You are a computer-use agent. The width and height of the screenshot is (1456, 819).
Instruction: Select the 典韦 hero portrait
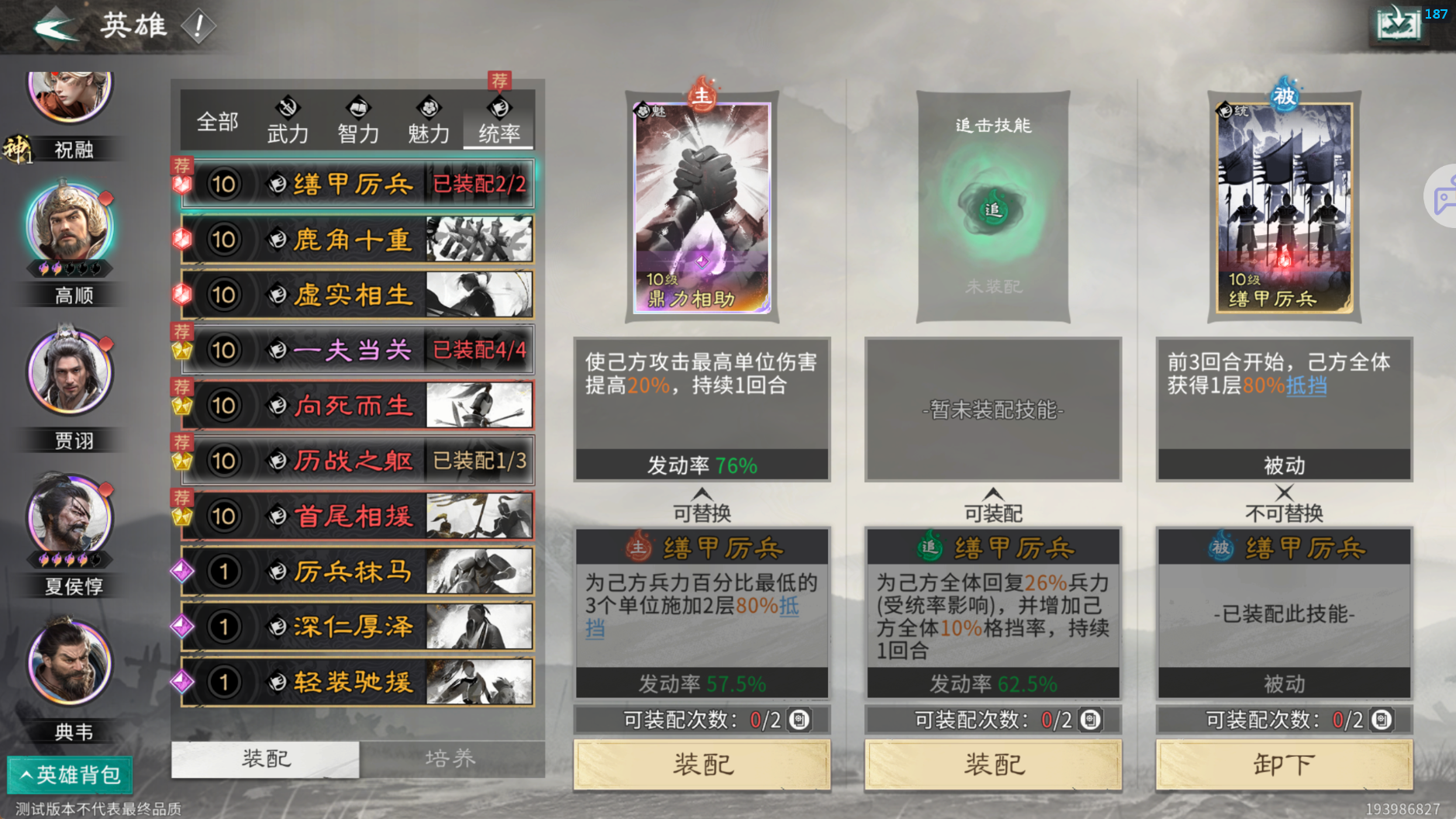point(70,663)
